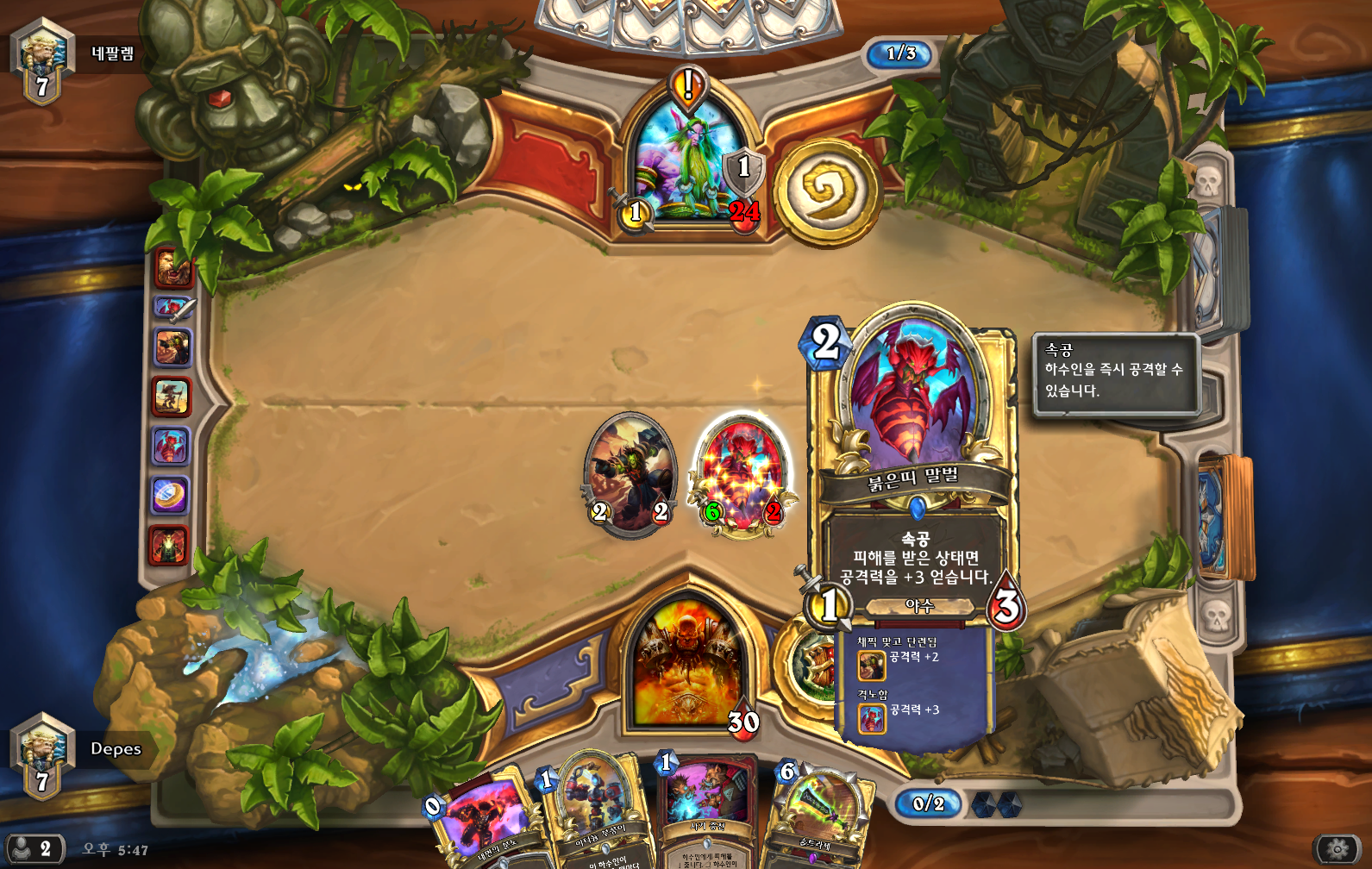Click the Depes player rank badge
The image size is (1372, 869).
[x=41, y=755]
